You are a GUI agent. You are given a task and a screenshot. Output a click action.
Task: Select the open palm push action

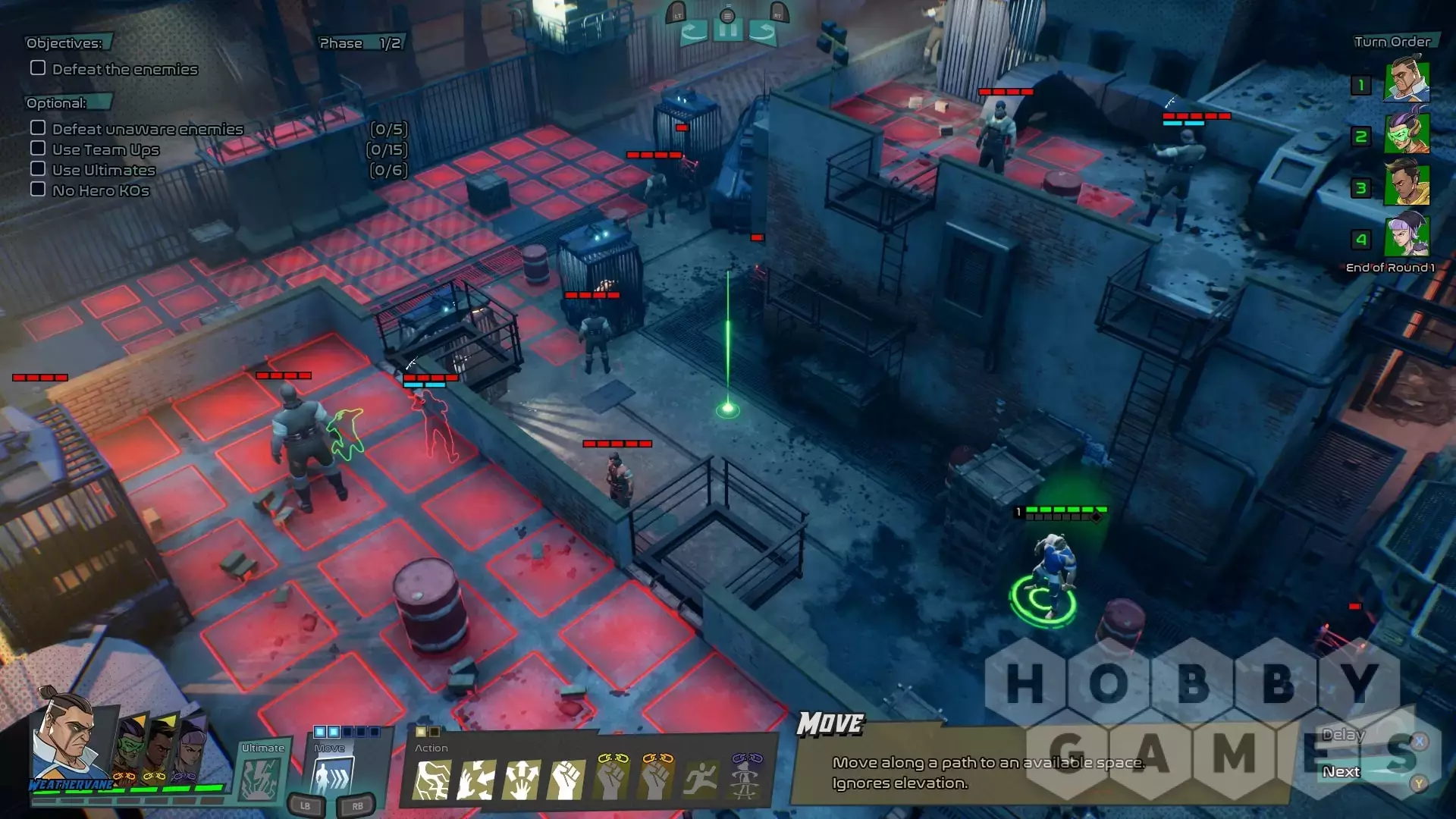[x=522, y=780]
